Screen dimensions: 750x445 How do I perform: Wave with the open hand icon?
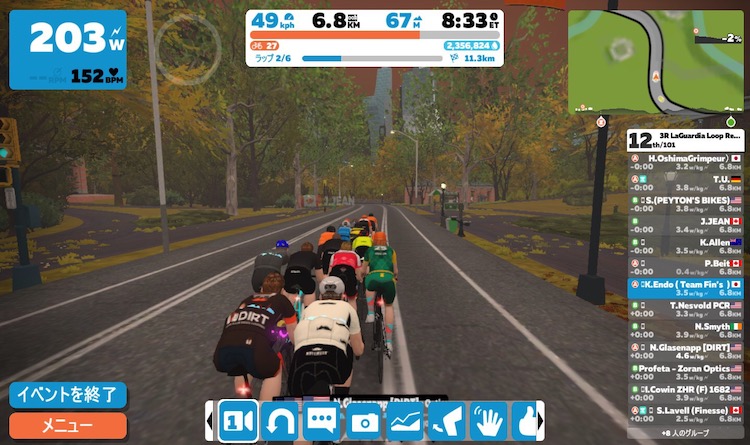click(x=488, y=421)
